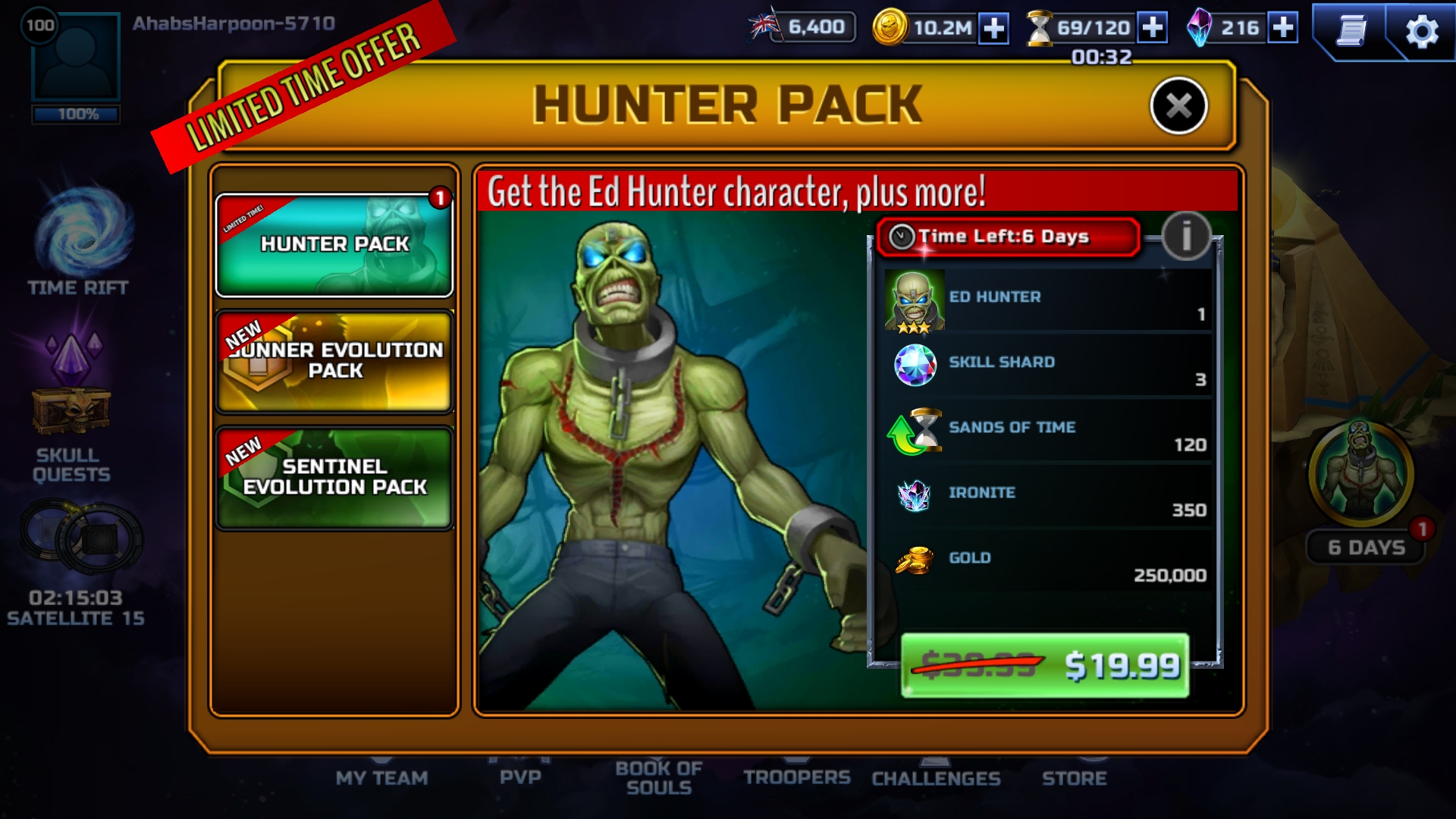
Task: View the Troopers menu
Action: point(796,777)
